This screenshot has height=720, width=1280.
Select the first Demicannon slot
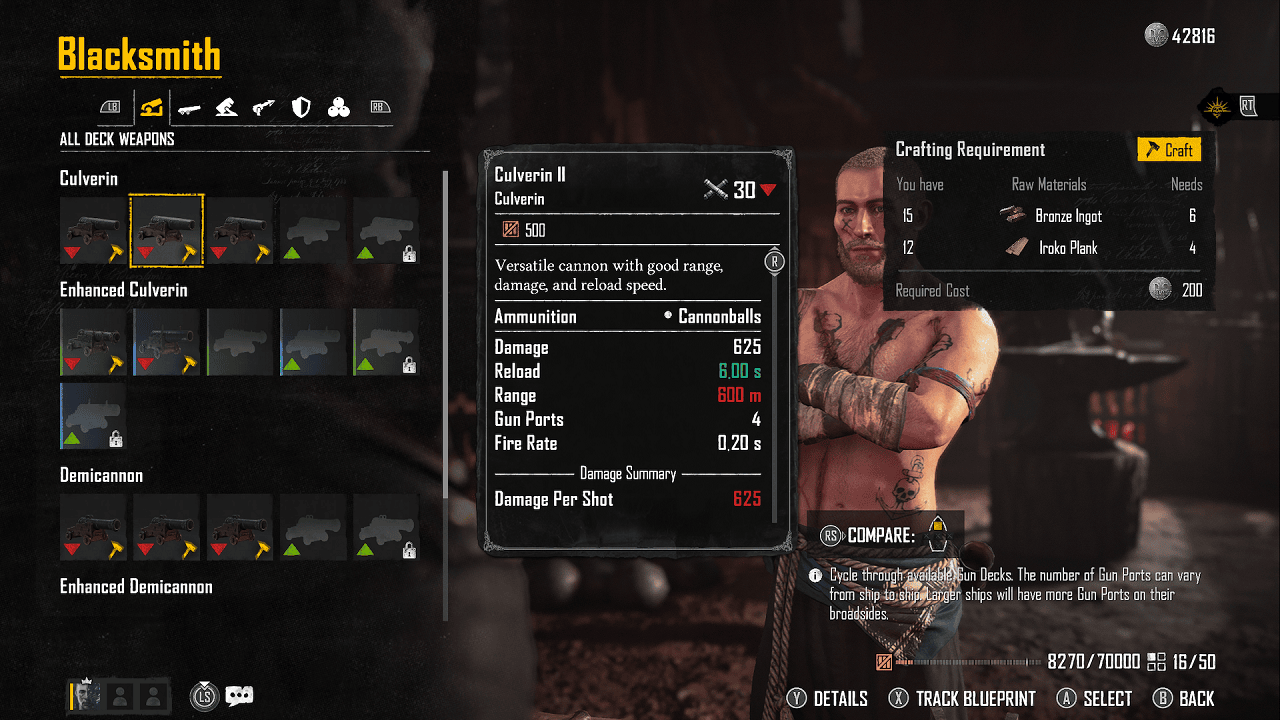93,526
